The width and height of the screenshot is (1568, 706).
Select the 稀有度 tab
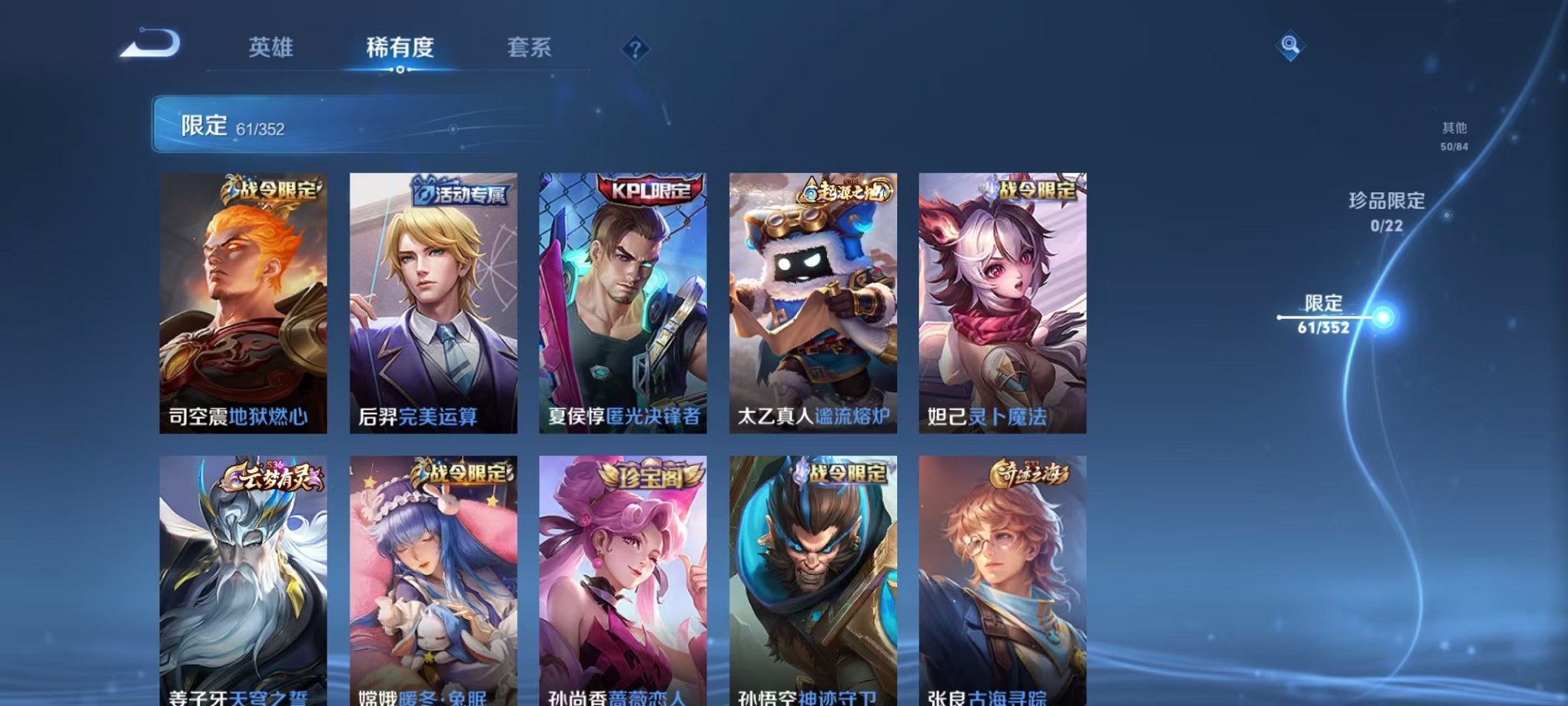coord(399,48)
